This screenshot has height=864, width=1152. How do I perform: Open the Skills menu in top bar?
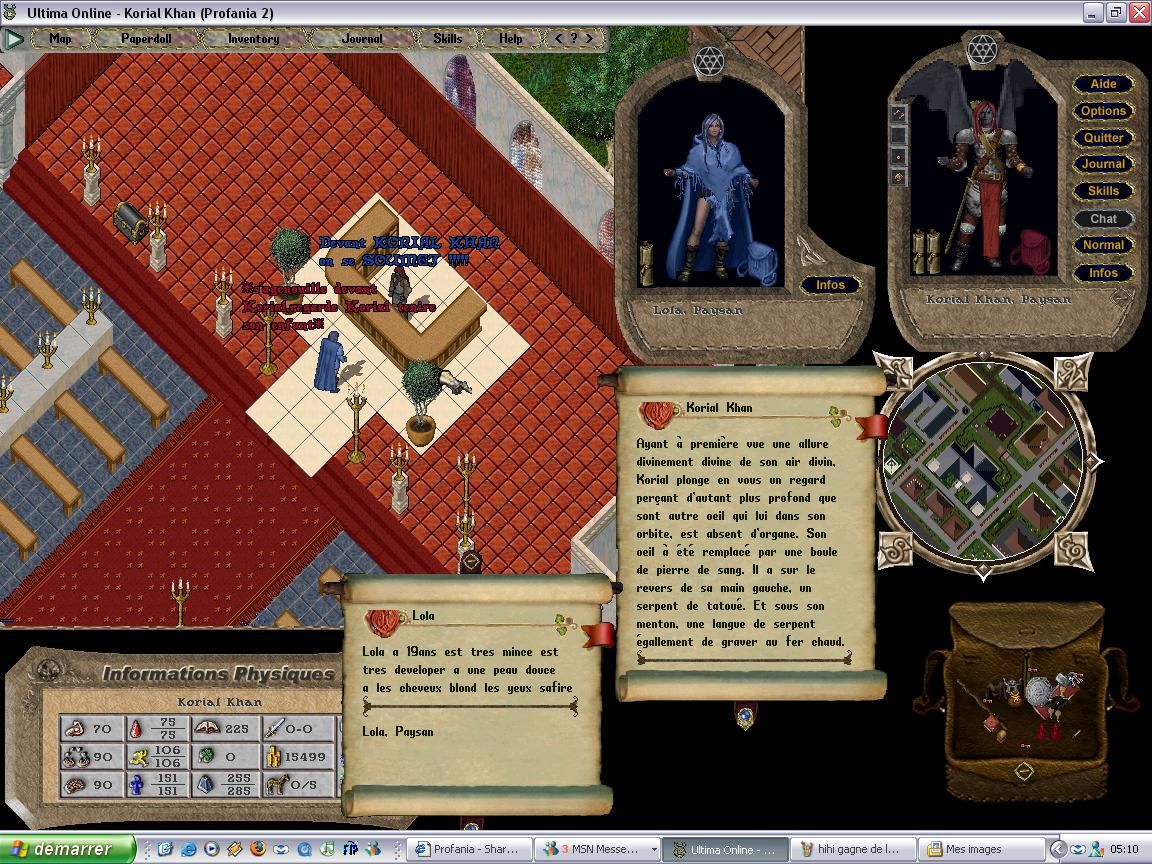coord(447,39)
